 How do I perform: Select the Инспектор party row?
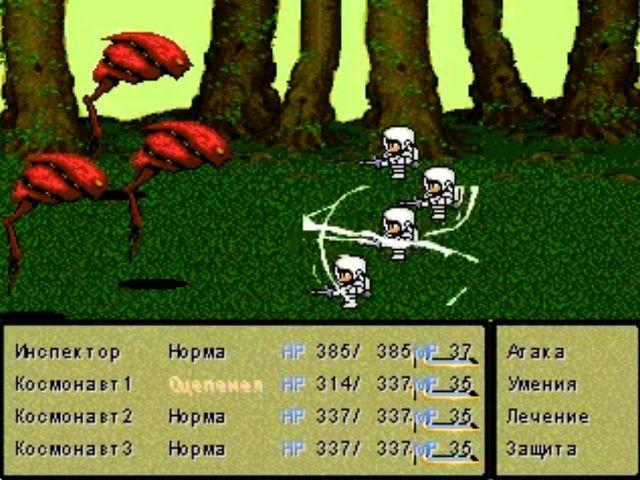click(68, 352)
